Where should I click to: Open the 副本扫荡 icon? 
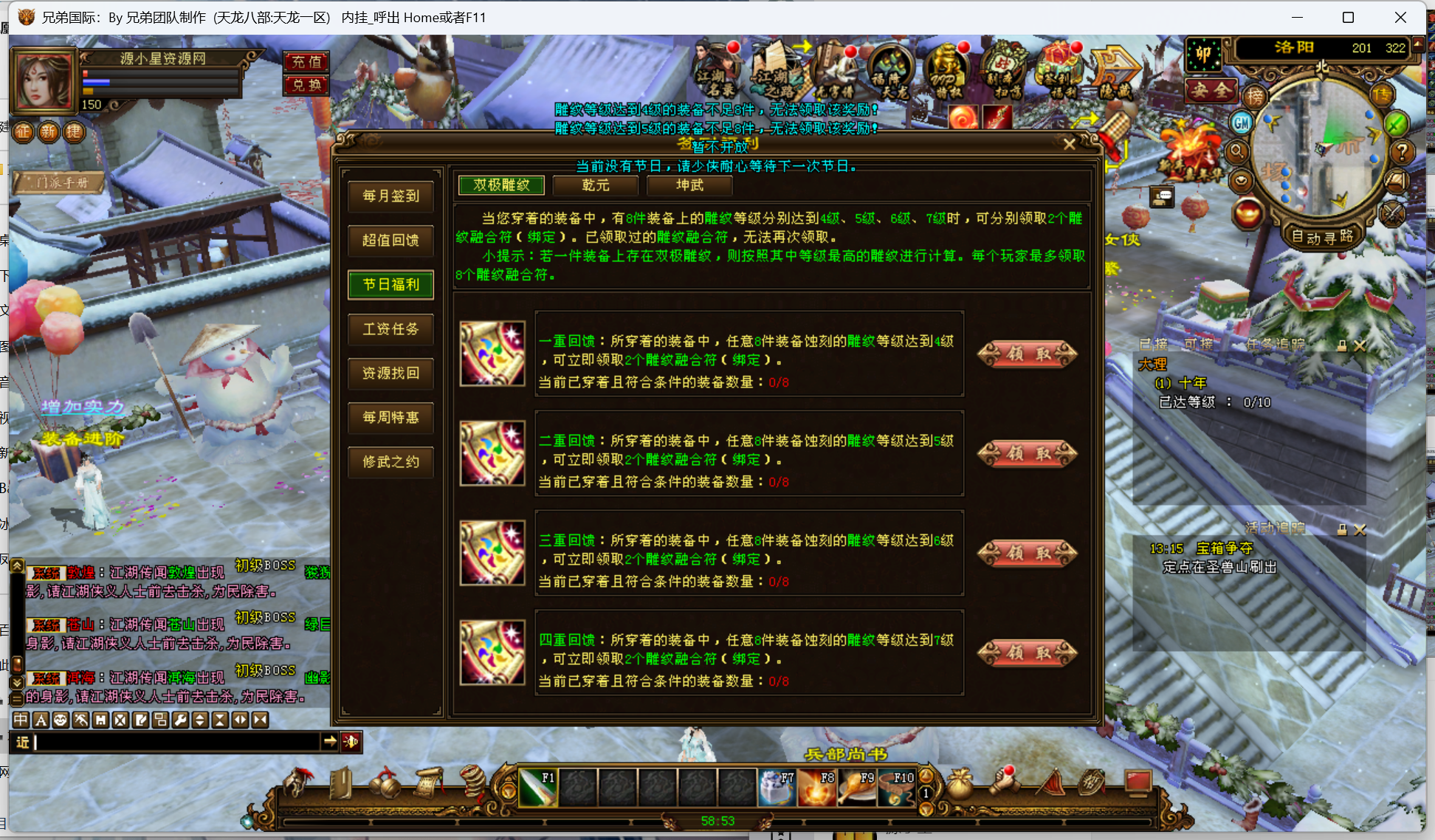click(x=1003, y=68)
